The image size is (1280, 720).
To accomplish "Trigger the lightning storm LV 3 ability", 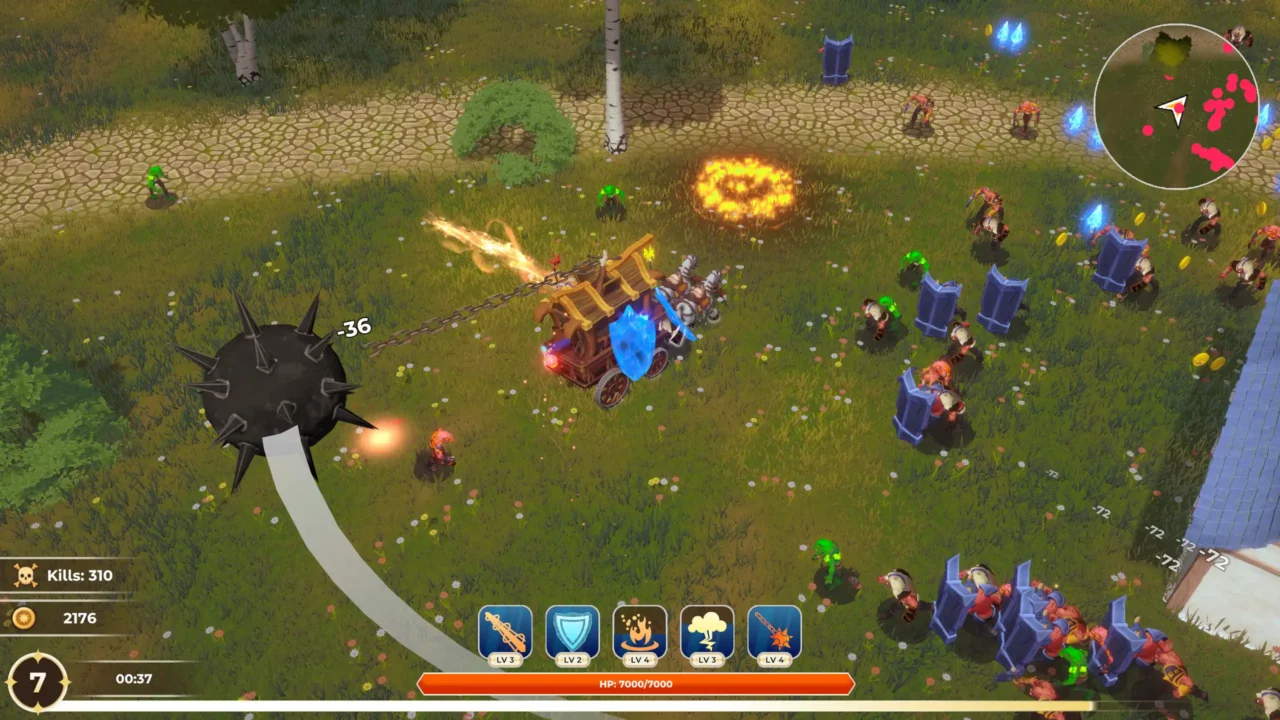I will (x=708, y=631).
